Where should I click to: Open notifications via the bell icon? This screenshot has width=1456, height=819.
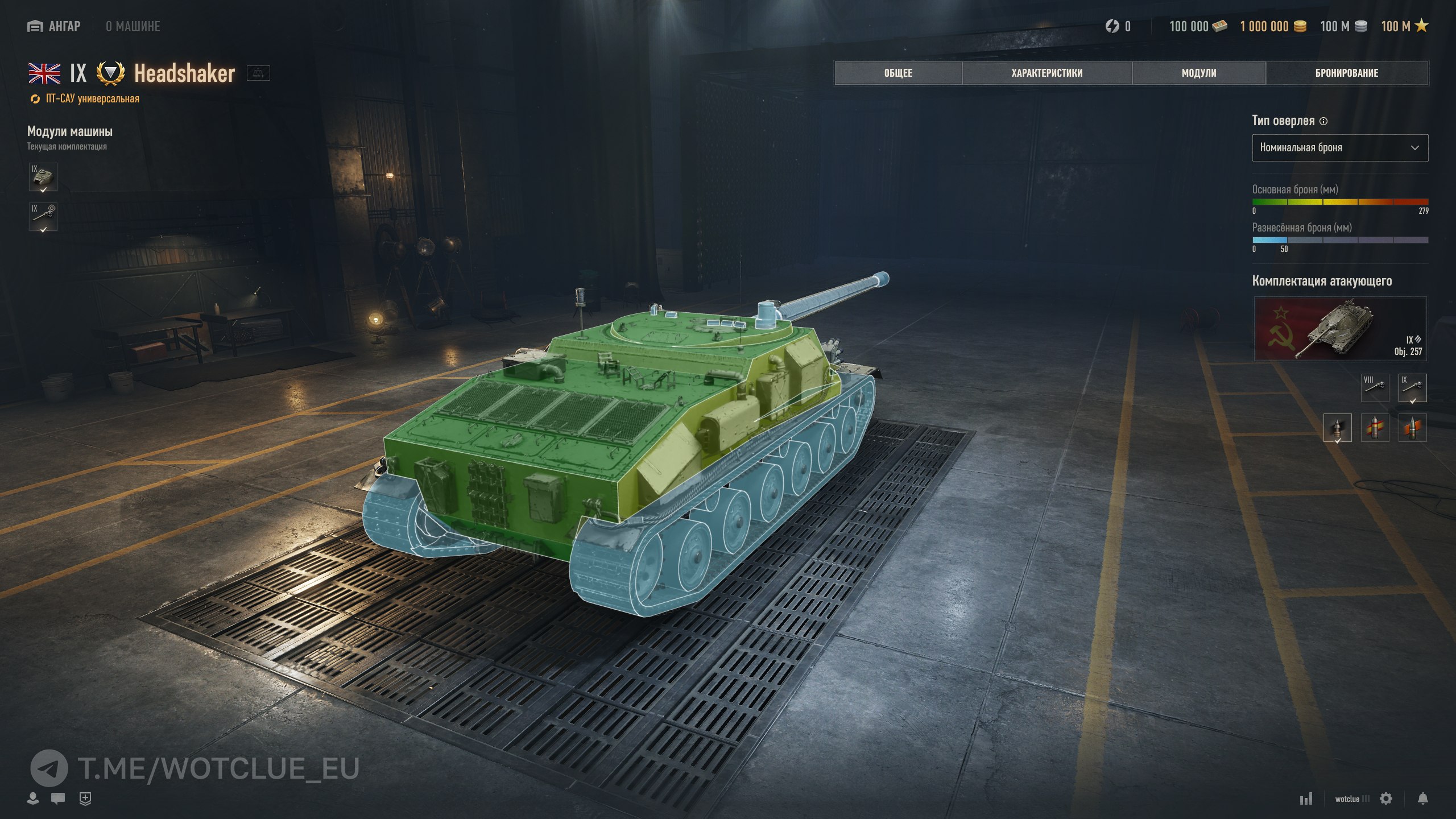[1422, 799]
